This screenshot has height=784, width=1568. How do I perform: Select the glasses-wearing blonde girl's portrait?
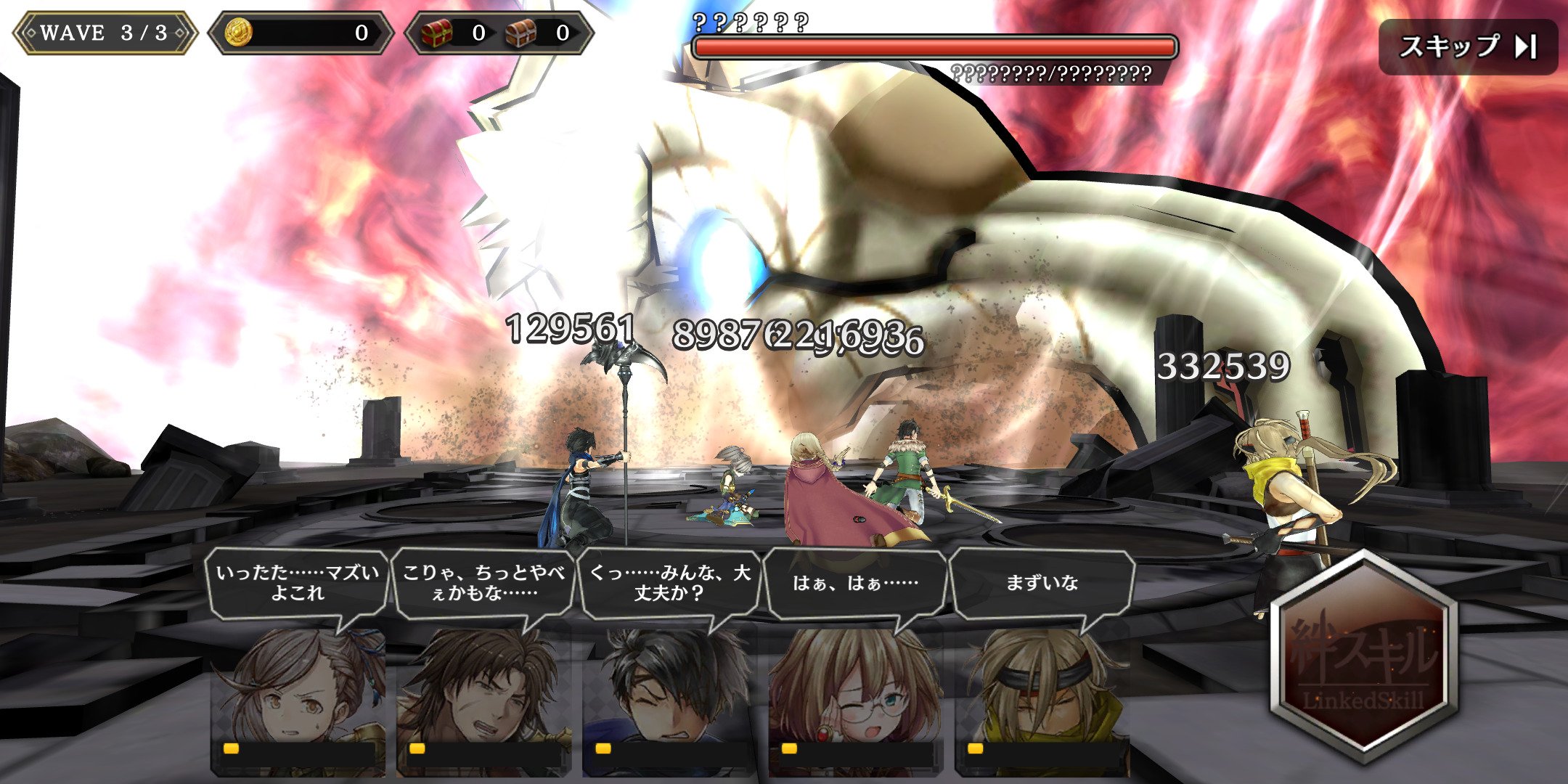(855, 690)
